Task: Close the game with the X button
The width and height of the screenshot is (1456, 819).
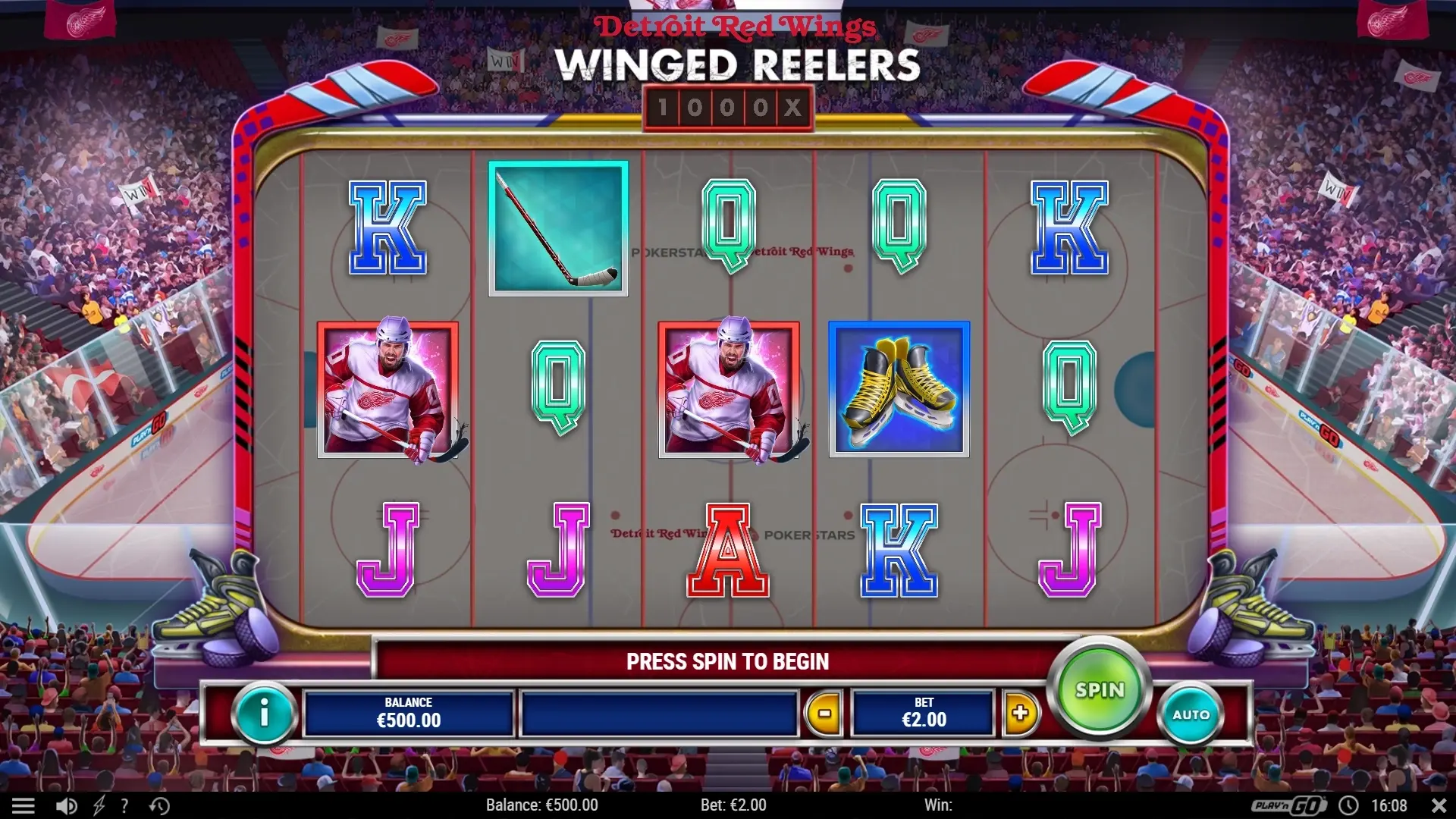Action: click(1439, 805)
